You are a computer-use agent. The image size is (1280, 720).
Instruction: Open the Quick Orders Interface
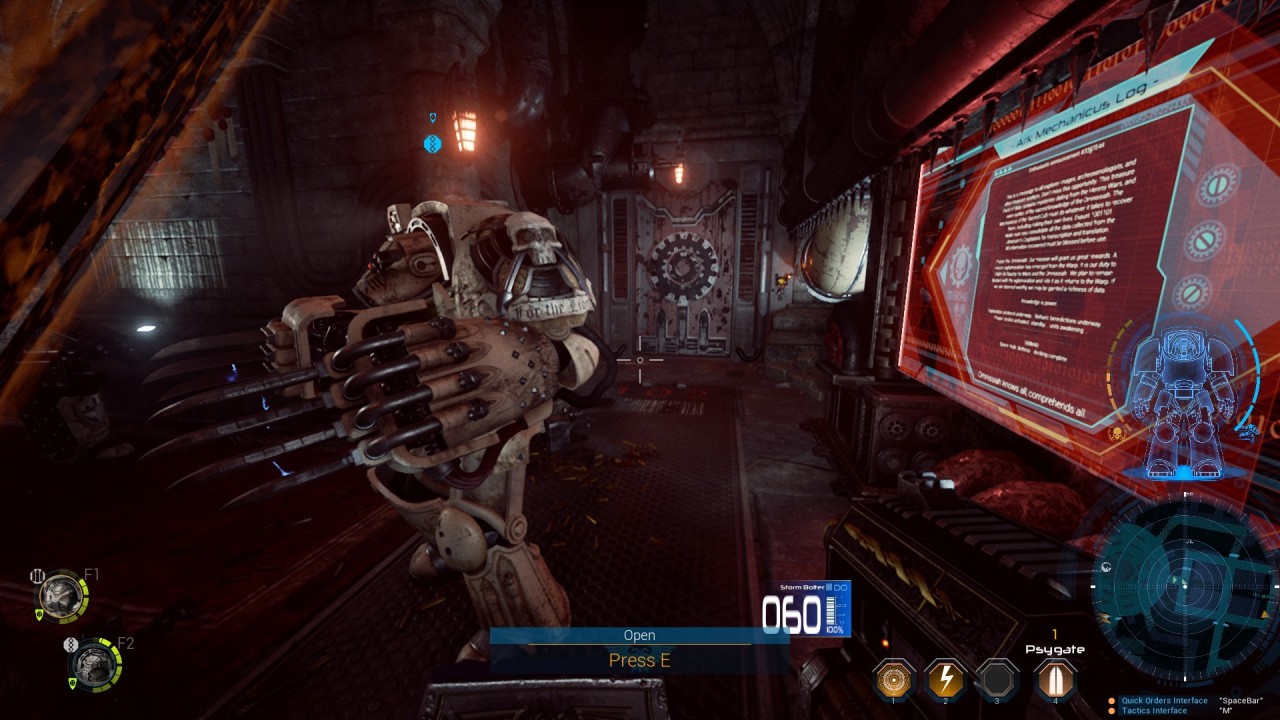pos(1164,701)
